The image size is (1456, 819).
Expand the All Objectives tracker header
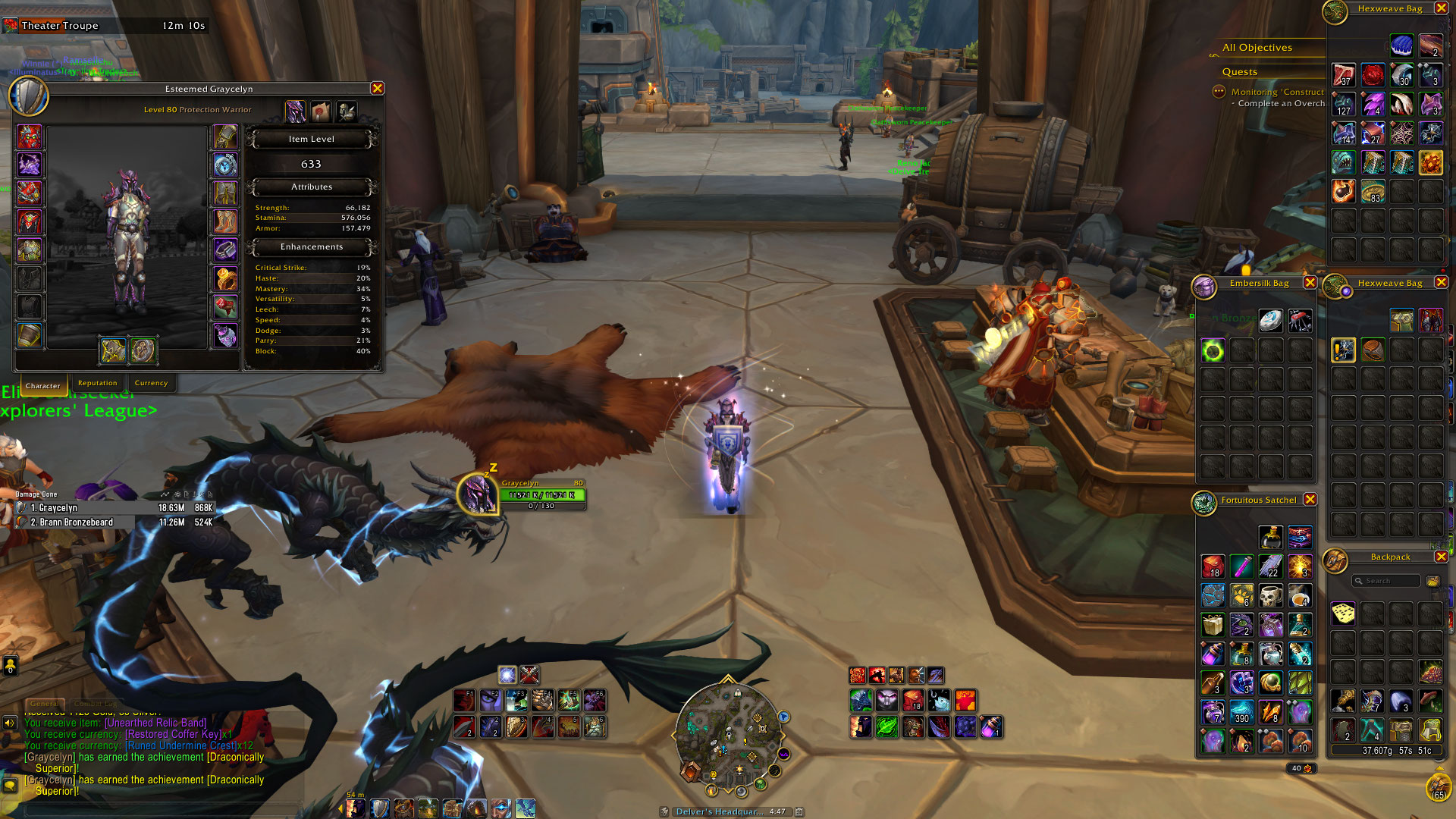tap(1257, 48)
